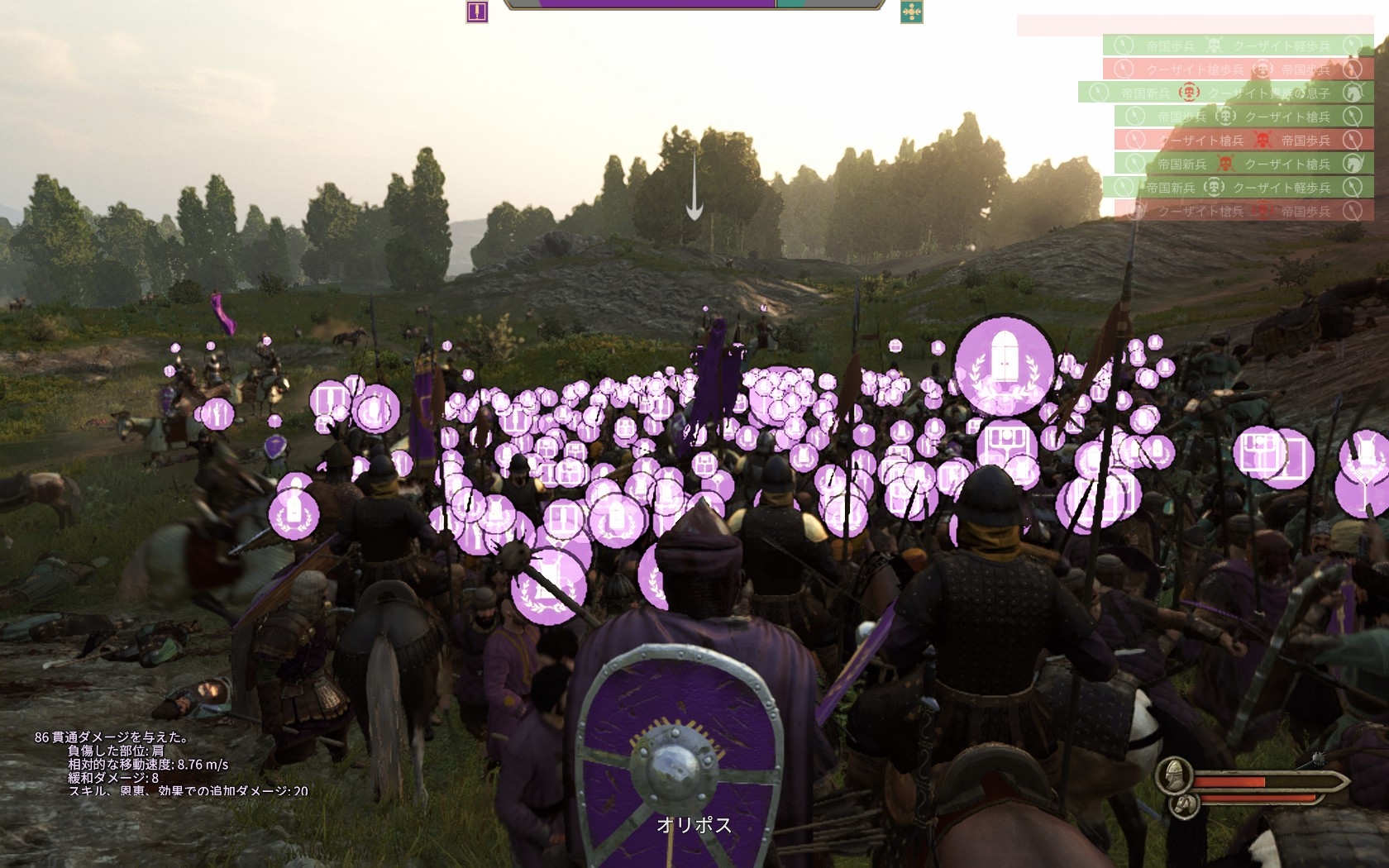Select the kill feed row naming クーザイト貴族の息子
1389x868 pixels.
[1225, 93]
